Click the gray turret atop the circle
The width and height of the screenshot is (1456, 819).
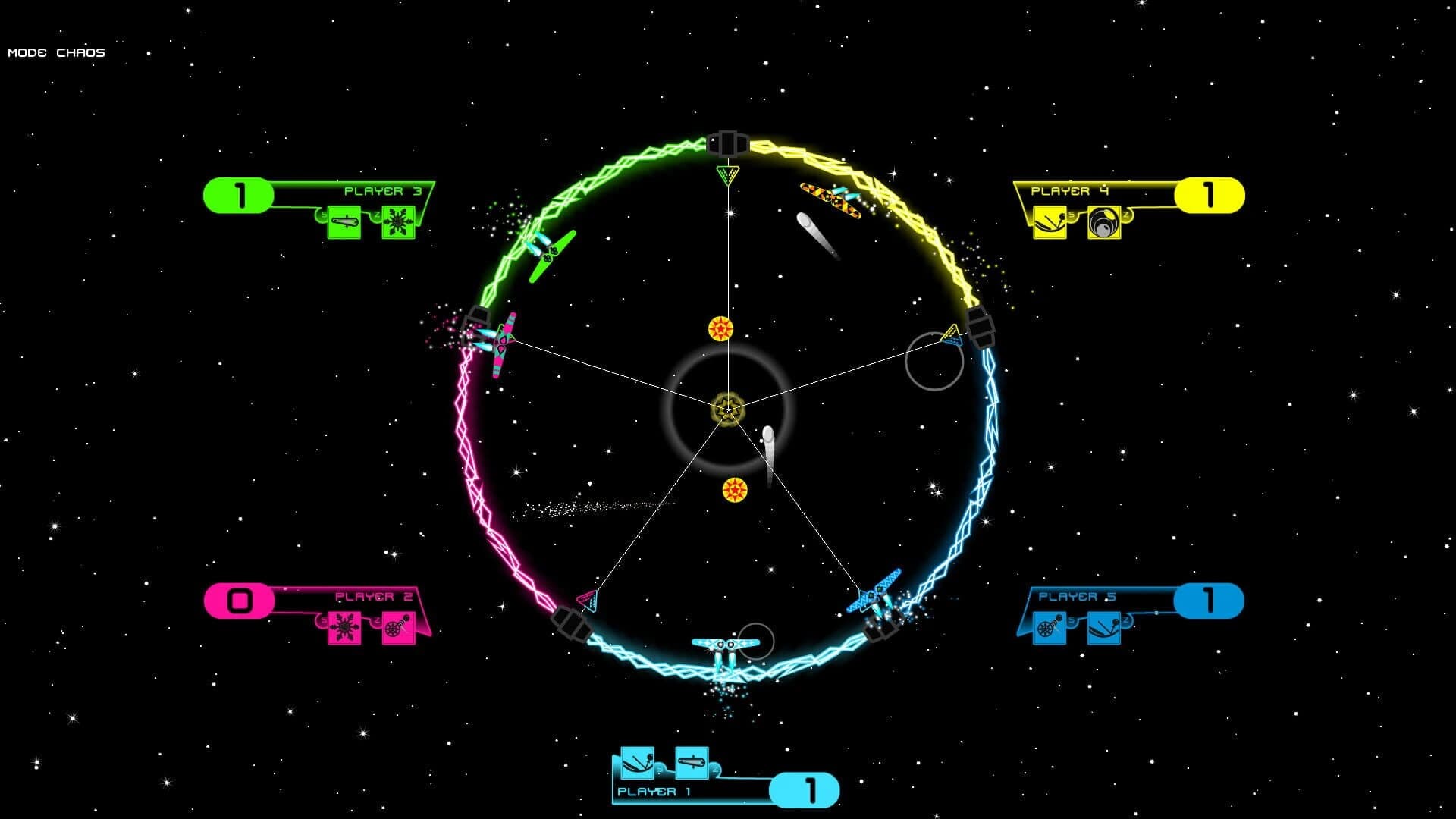(x=727, y=143)
